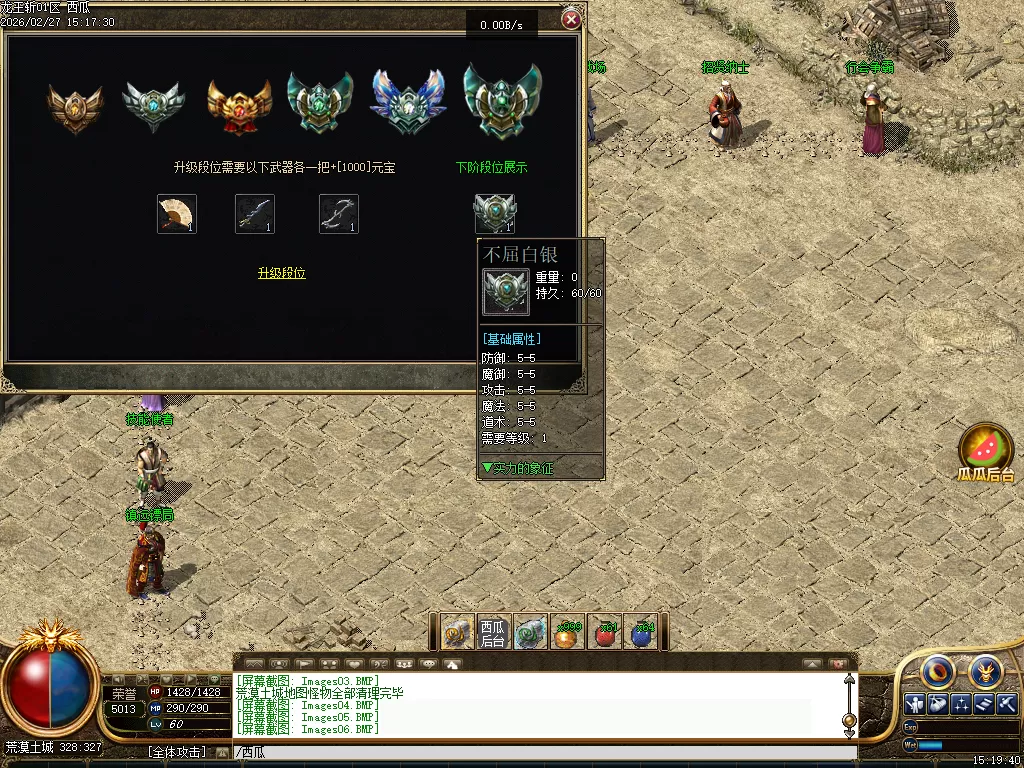The image size is (1024, 768).
Task: Select the red-gold rank badge
Action: [239, 103]
